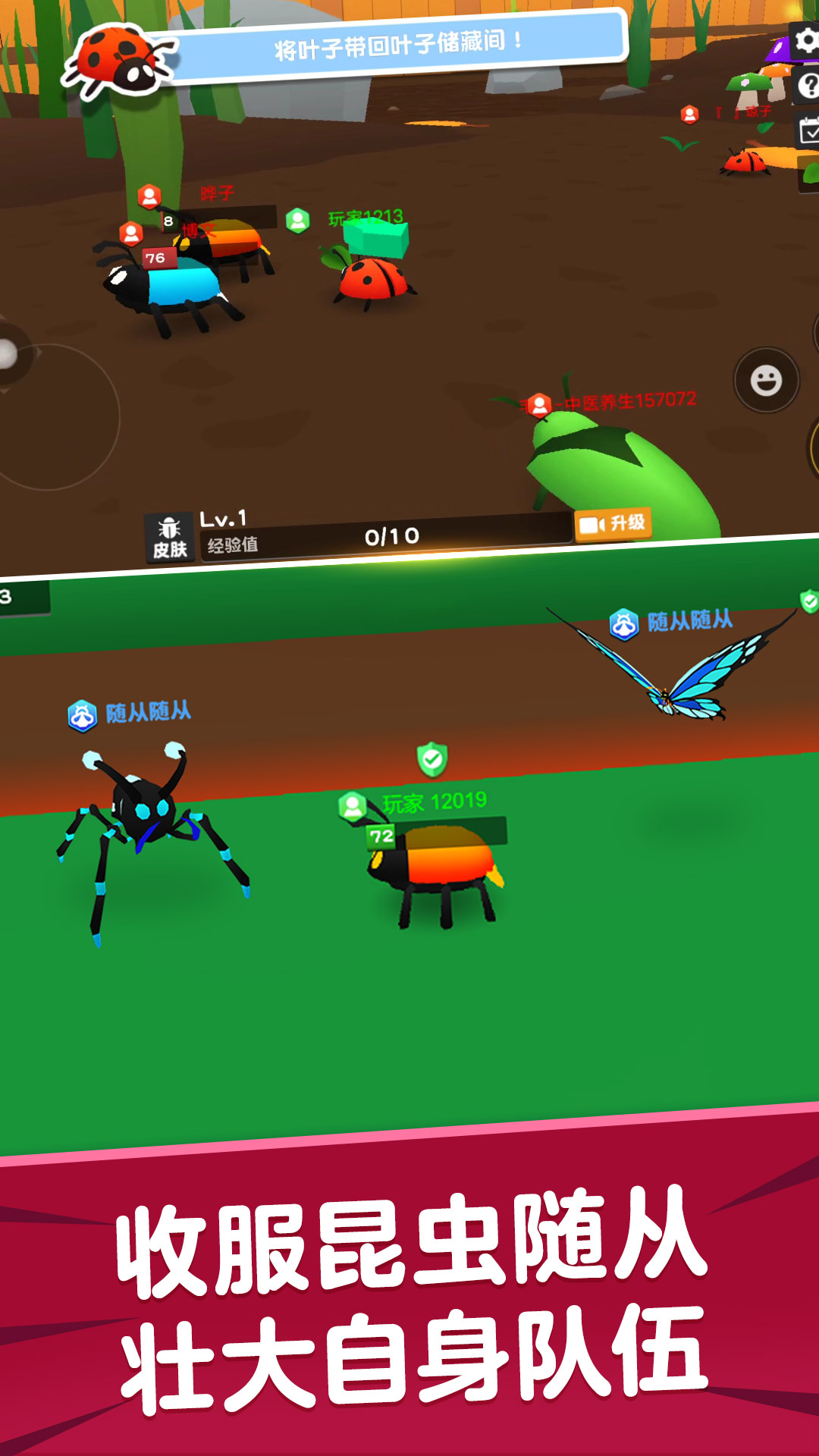Screen dimensions: 819x1456
Task: Open the checklist tasks icon
Action: [808, 132]
